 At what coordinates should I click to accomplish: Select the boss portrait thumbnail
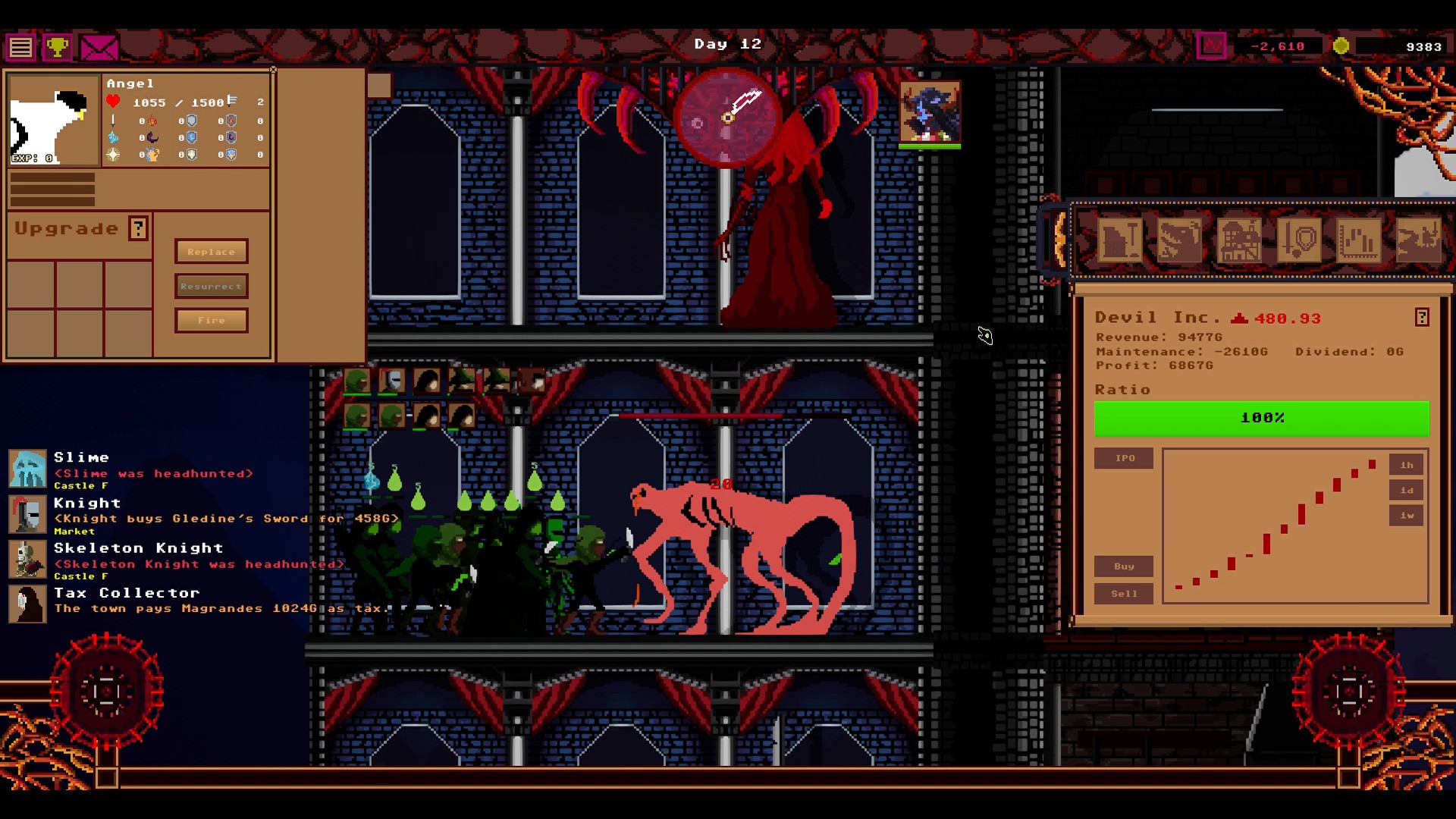930,114
